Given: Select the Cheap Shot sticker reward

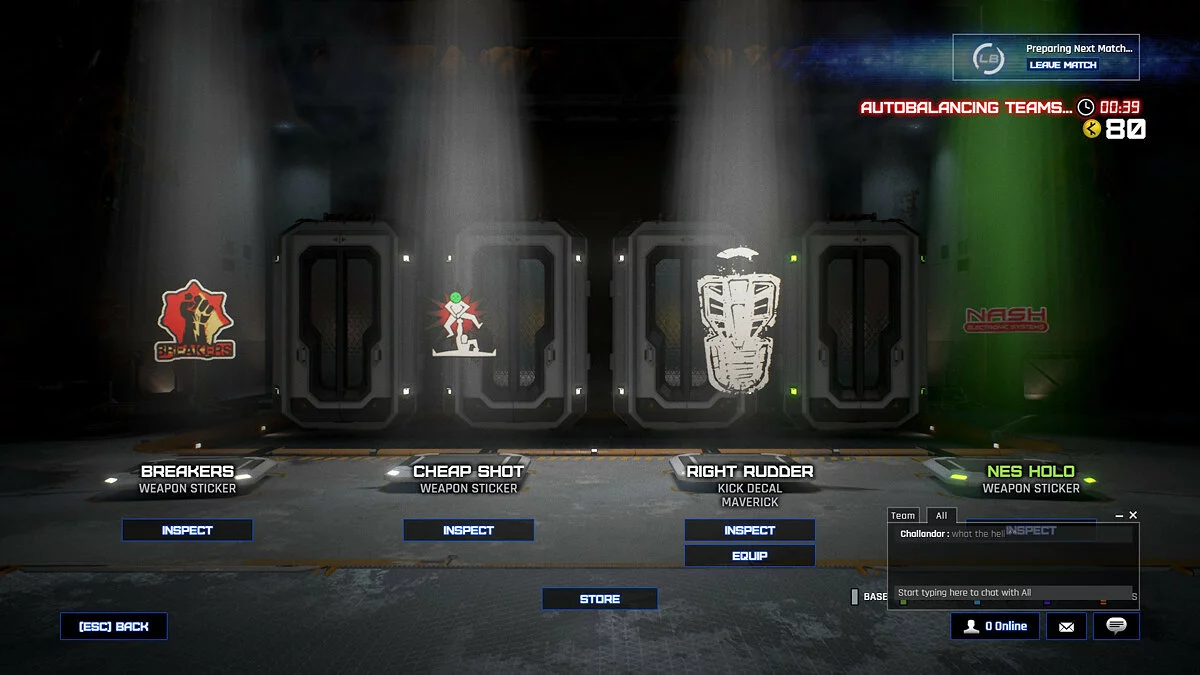Looking at the screenshot, I should coord(457,325).
